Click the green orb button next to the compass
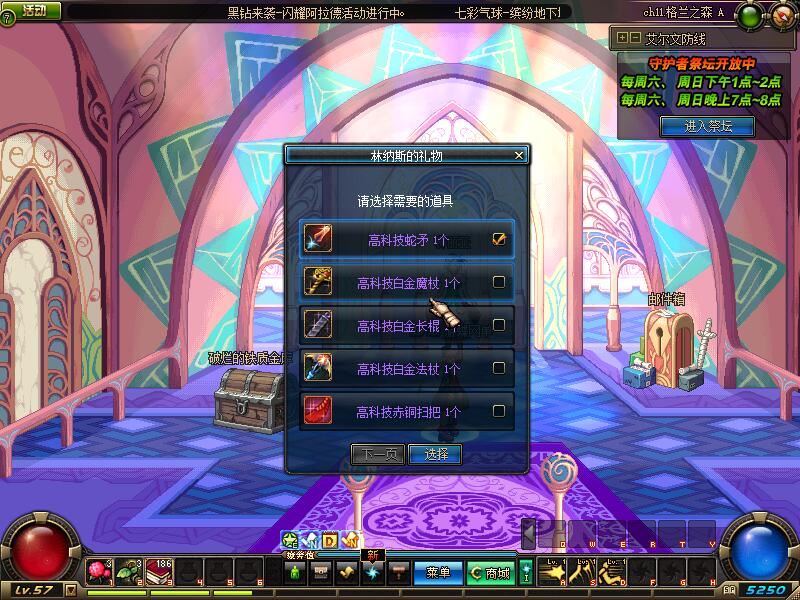800x600 pixels. tap(751, 15)
